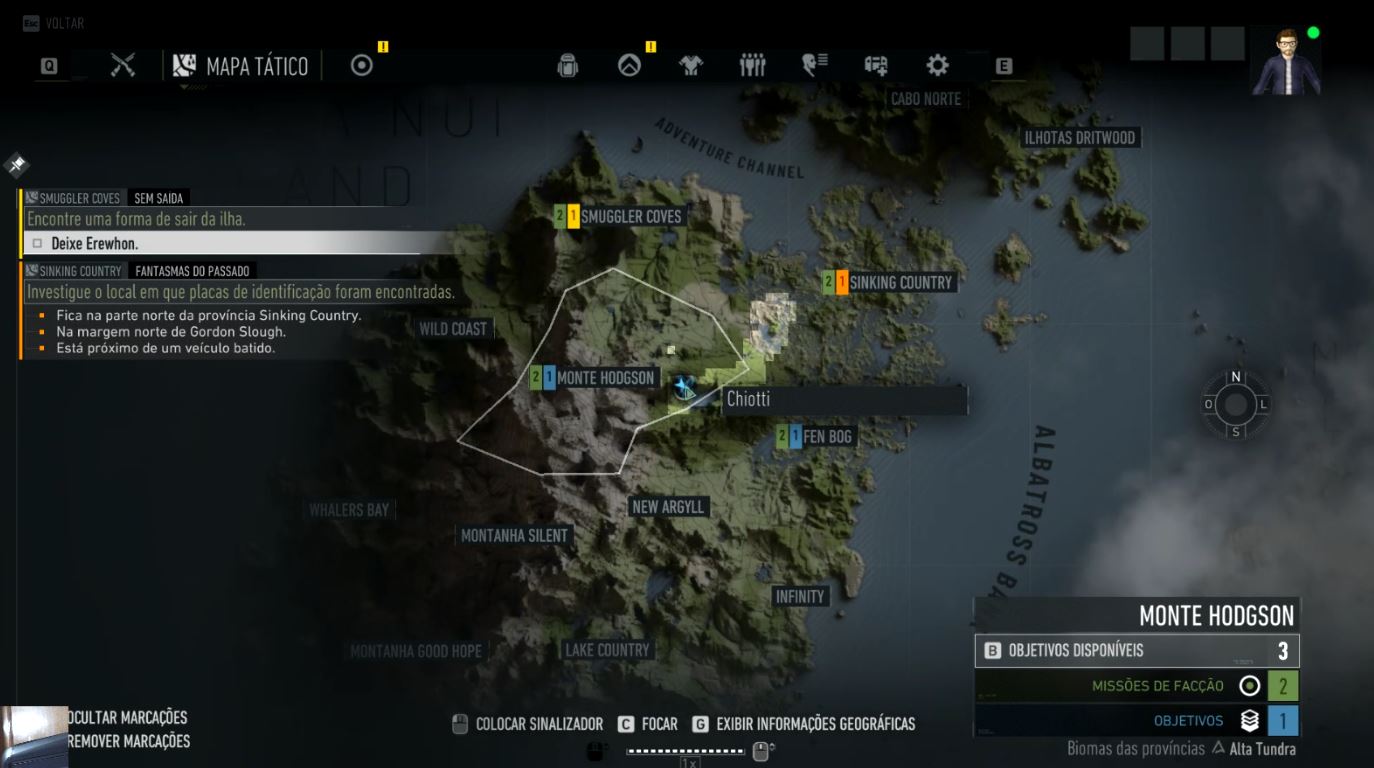The height and width of the screenshot is (768, 1374).
Task: Open the Objetivos Disponíveis panel row
Action: point(1137,651)
